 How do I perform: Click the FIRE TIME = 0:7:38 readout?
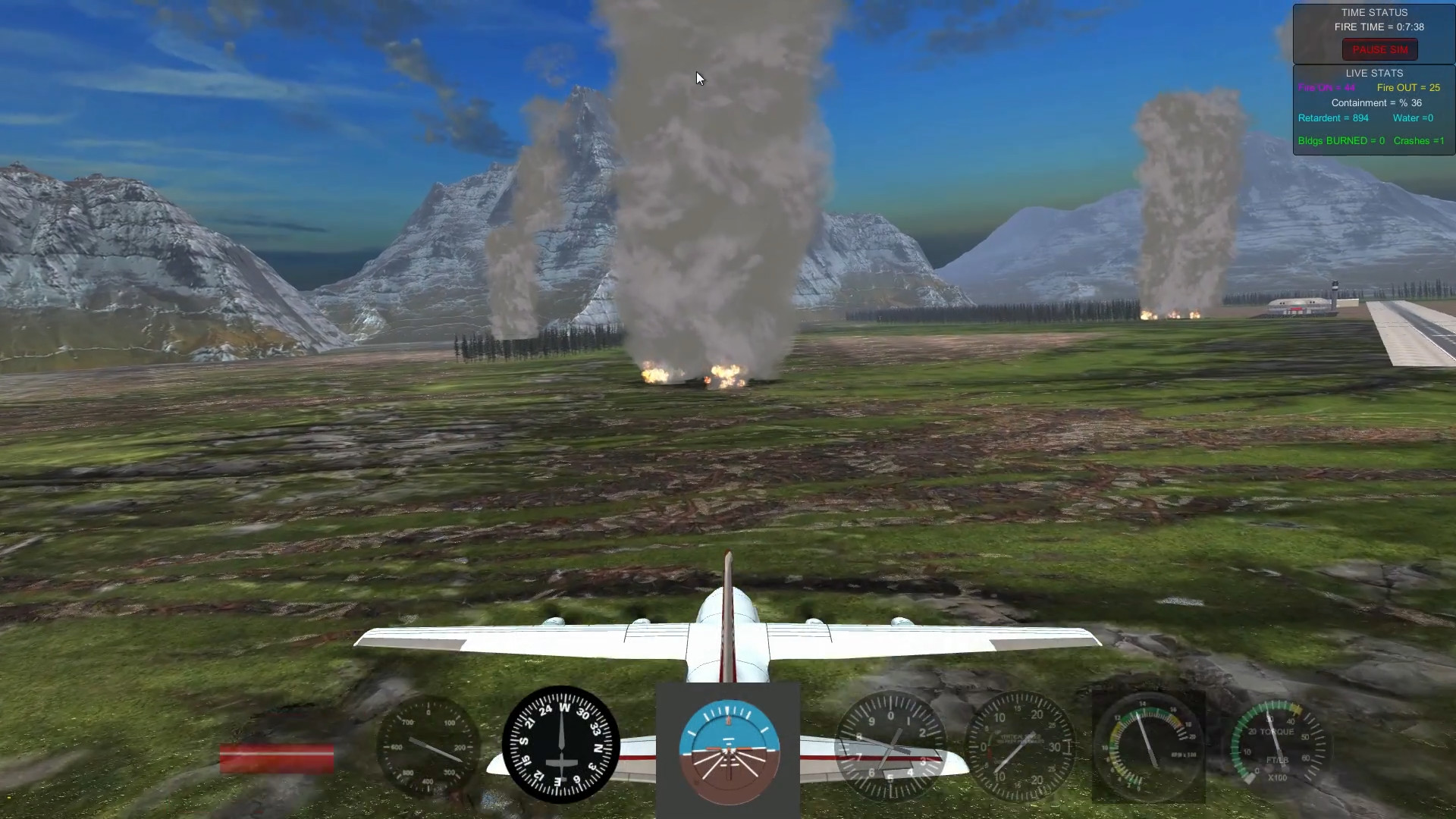(x=1380, y=27)
